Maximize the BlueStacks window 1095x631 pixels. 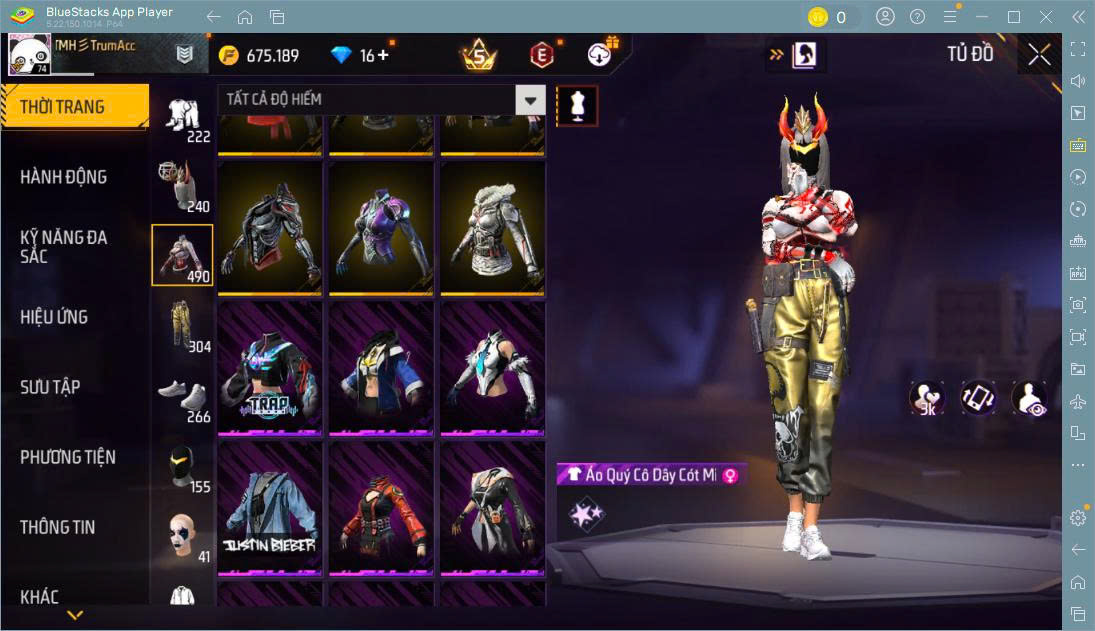(x=1014, y=17)
